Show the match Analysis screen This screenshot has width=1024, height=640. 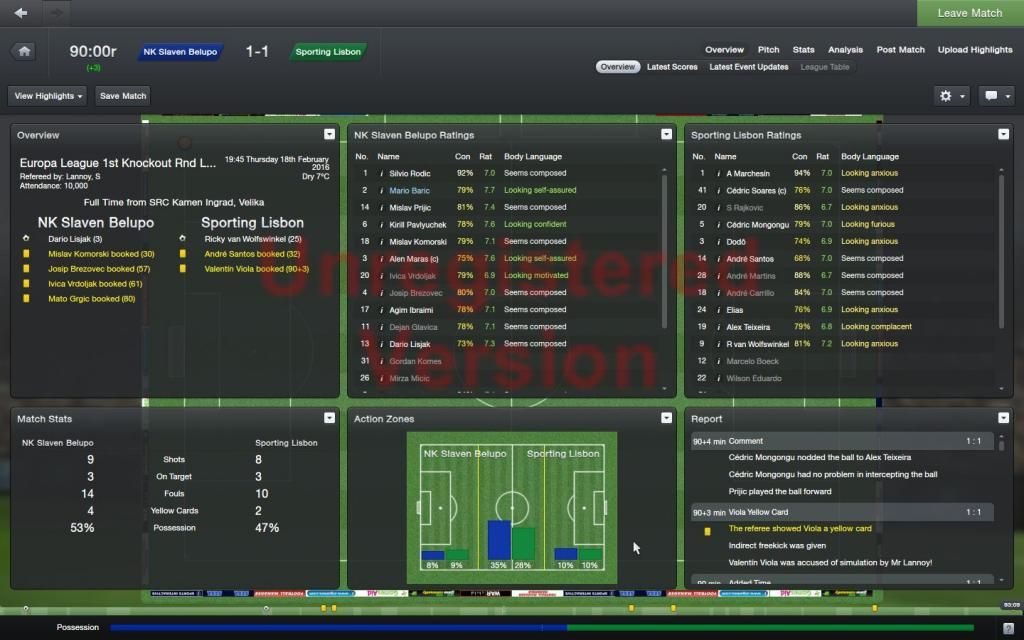pos(845,50)
